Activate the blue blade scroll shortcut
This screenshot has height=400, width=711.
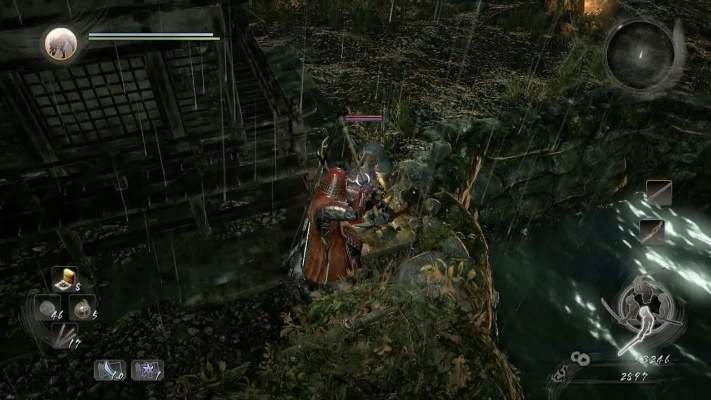[x=108, y=370]
